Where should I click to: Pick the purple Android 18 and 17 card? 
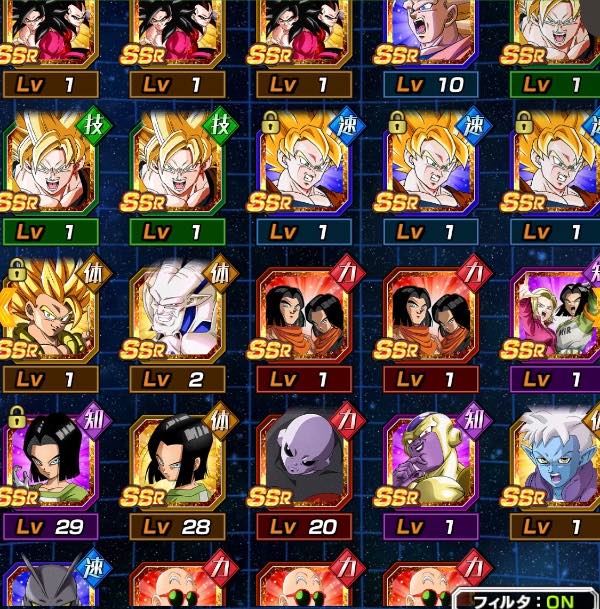(556, 314)
